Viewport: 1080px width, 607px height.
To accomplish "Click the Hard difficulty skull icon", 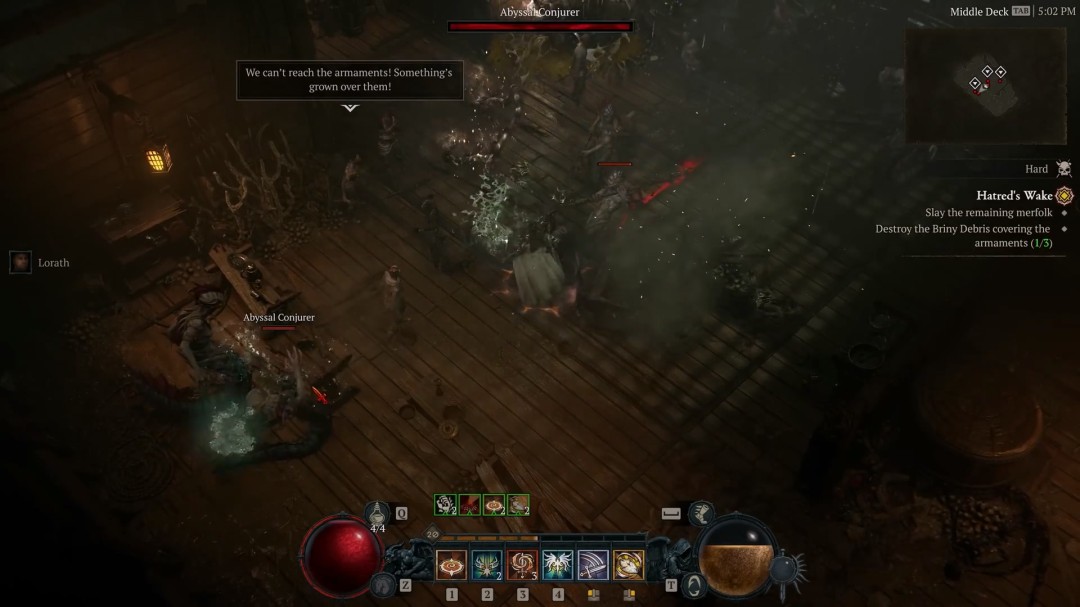I will click(1063, 169).
